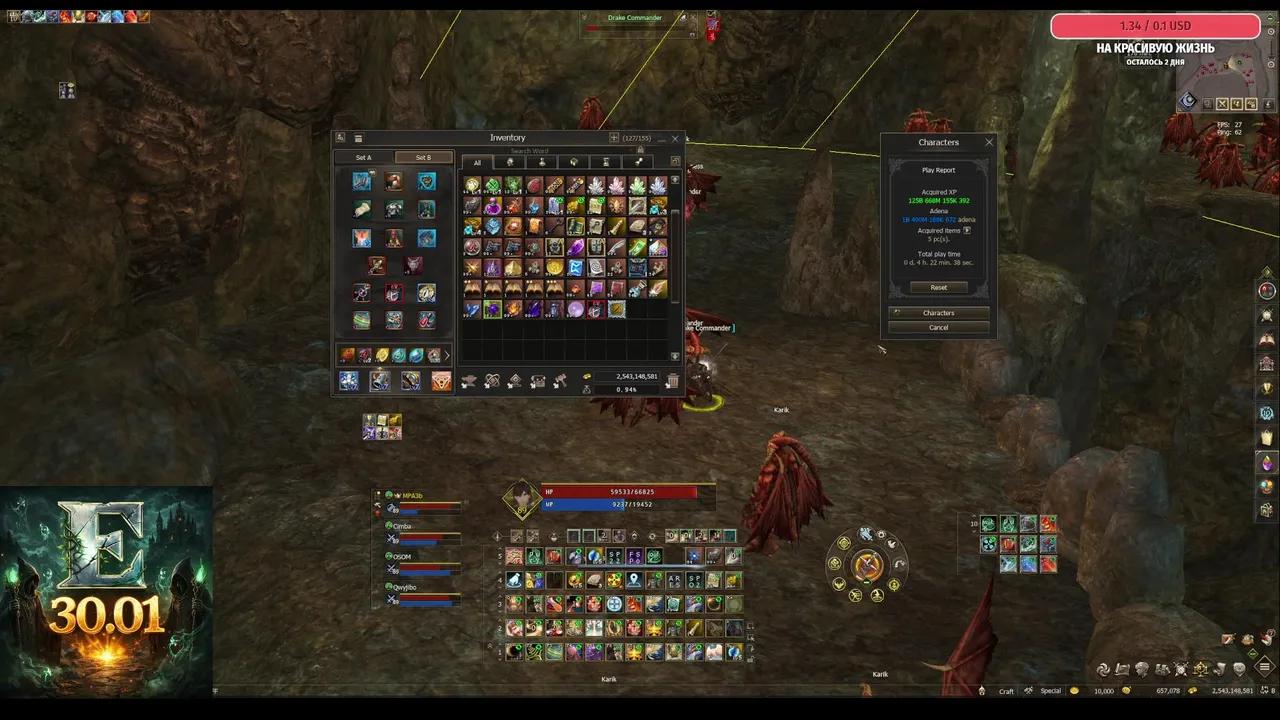This screenshot has width=1280, height=720.
Task: Toggle the search lock in the Inventory search bar
Action: tap(641, 149)
